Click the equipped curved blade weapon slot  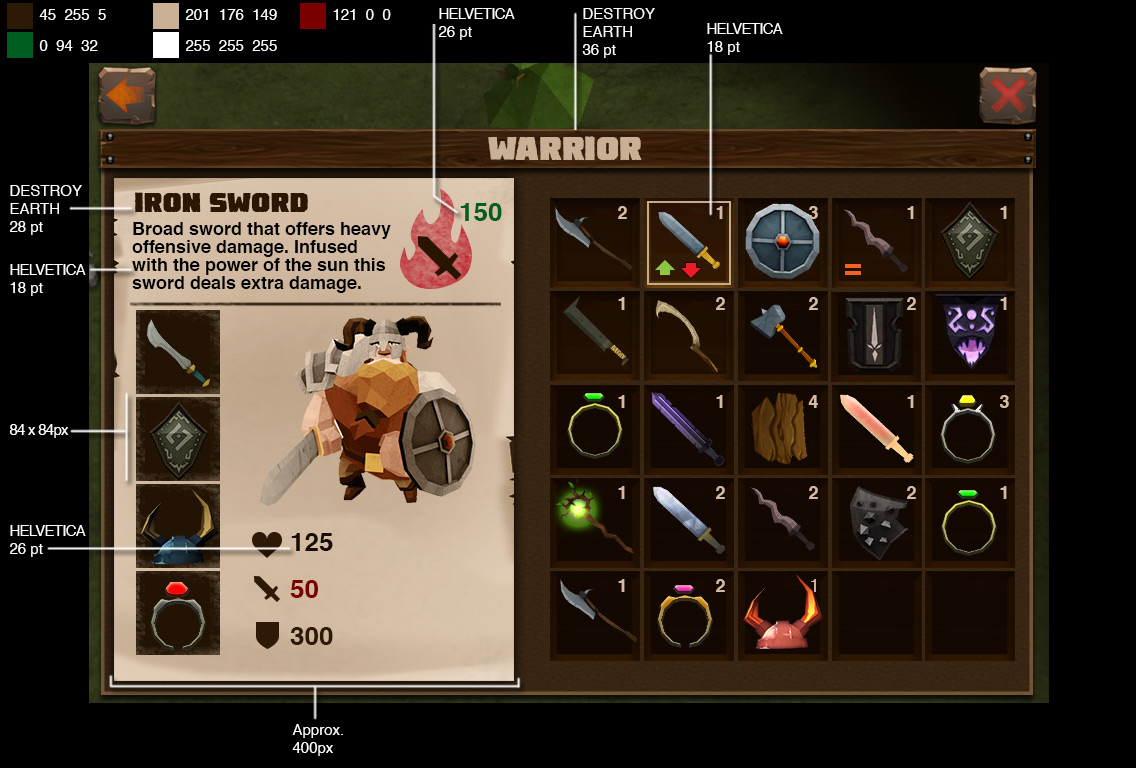click(x=178, y=352)
